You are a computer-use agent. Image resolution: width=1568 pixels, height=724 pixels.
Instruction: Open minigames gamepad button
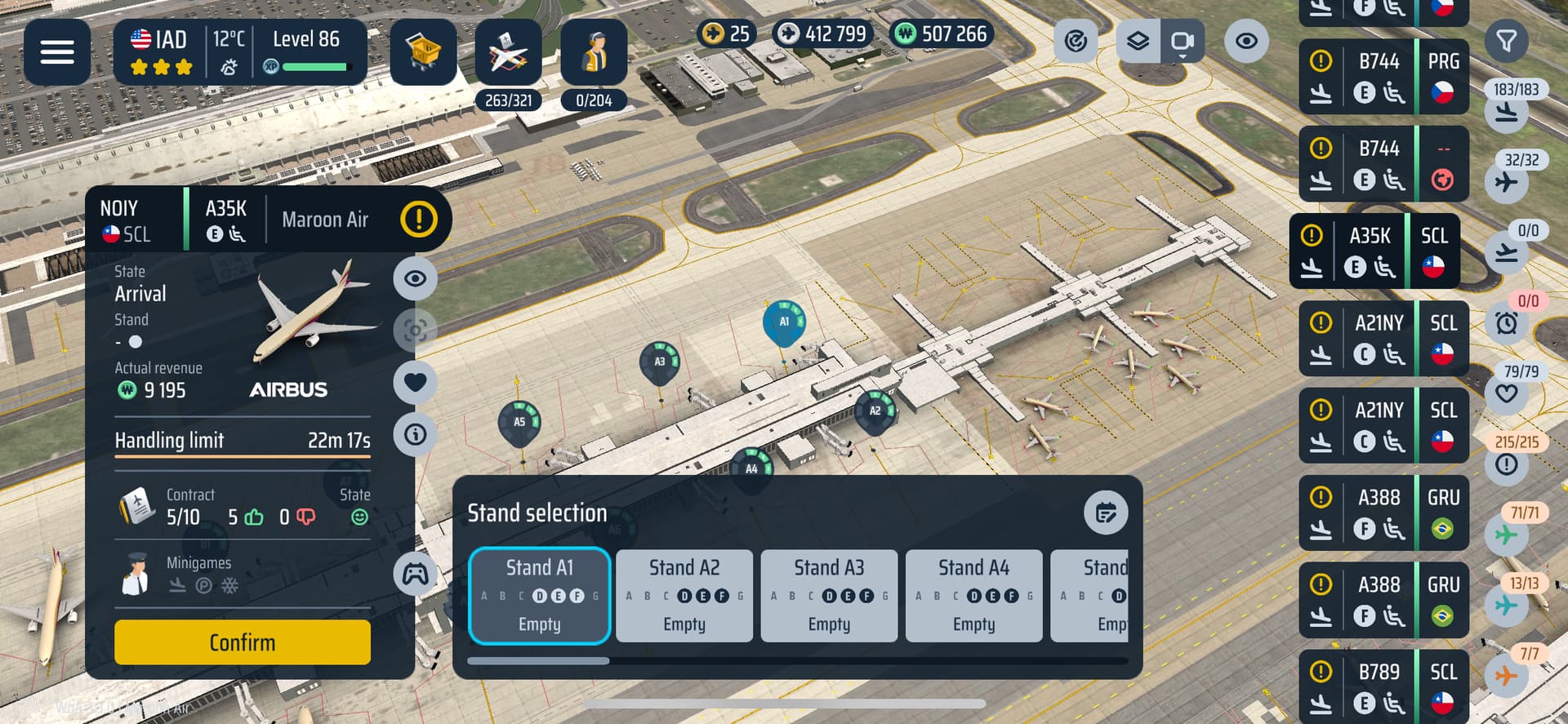tap(415, 574)
